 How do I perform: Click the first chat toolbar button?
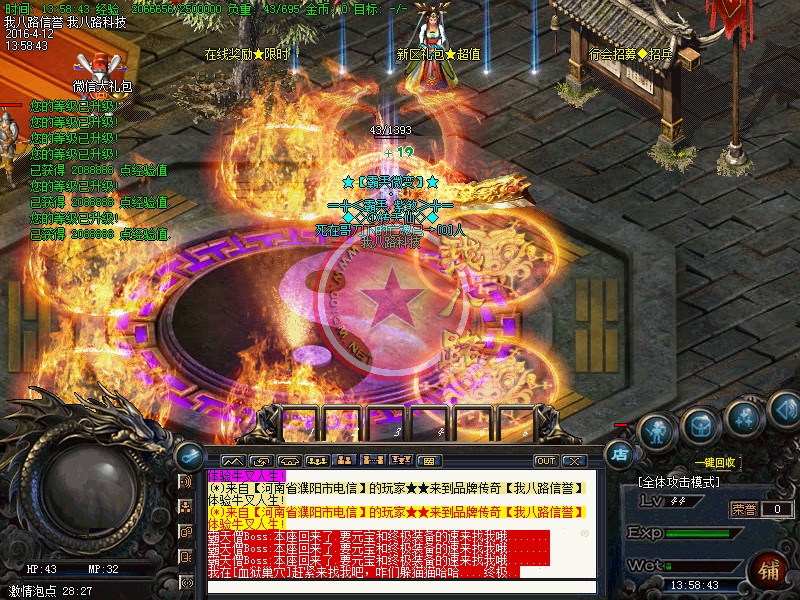point(219,461)
